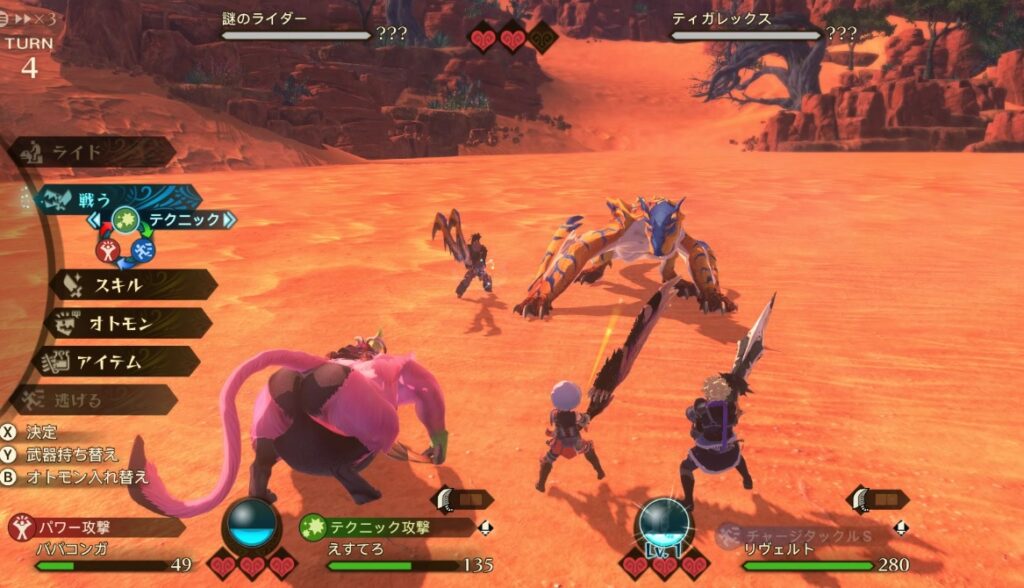
Task: Click the Lv. 1 kinship orb
Action: click(x=663, y=524)
